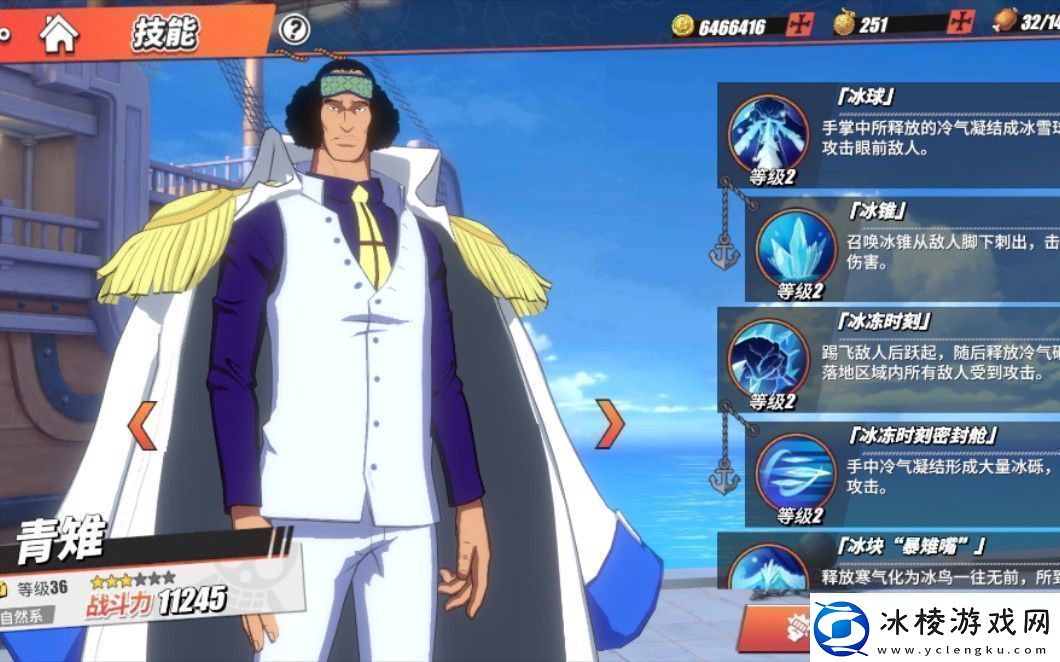
Task: Go back to the home screen
Action: (x=59, y=34)
